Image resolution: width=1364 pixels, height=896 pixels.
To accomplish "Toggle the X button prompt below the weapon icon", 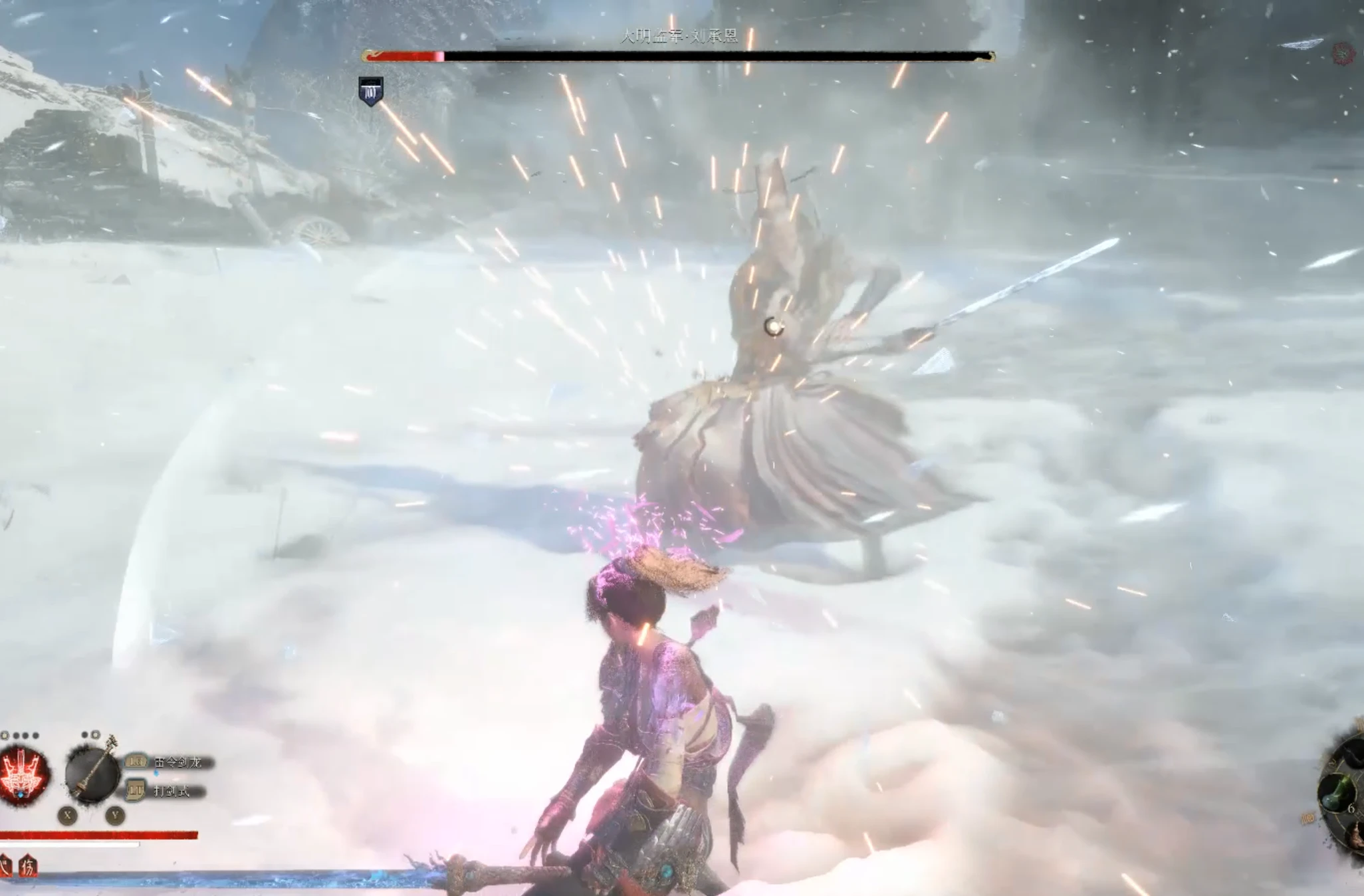I will pyautogui.click(x=67, y=816).
